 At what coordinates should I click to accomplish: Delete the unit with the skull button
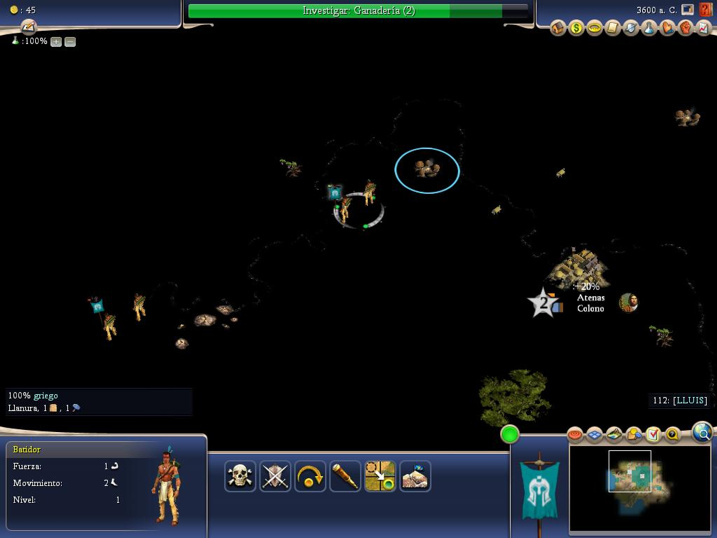[x=240, y=476]
